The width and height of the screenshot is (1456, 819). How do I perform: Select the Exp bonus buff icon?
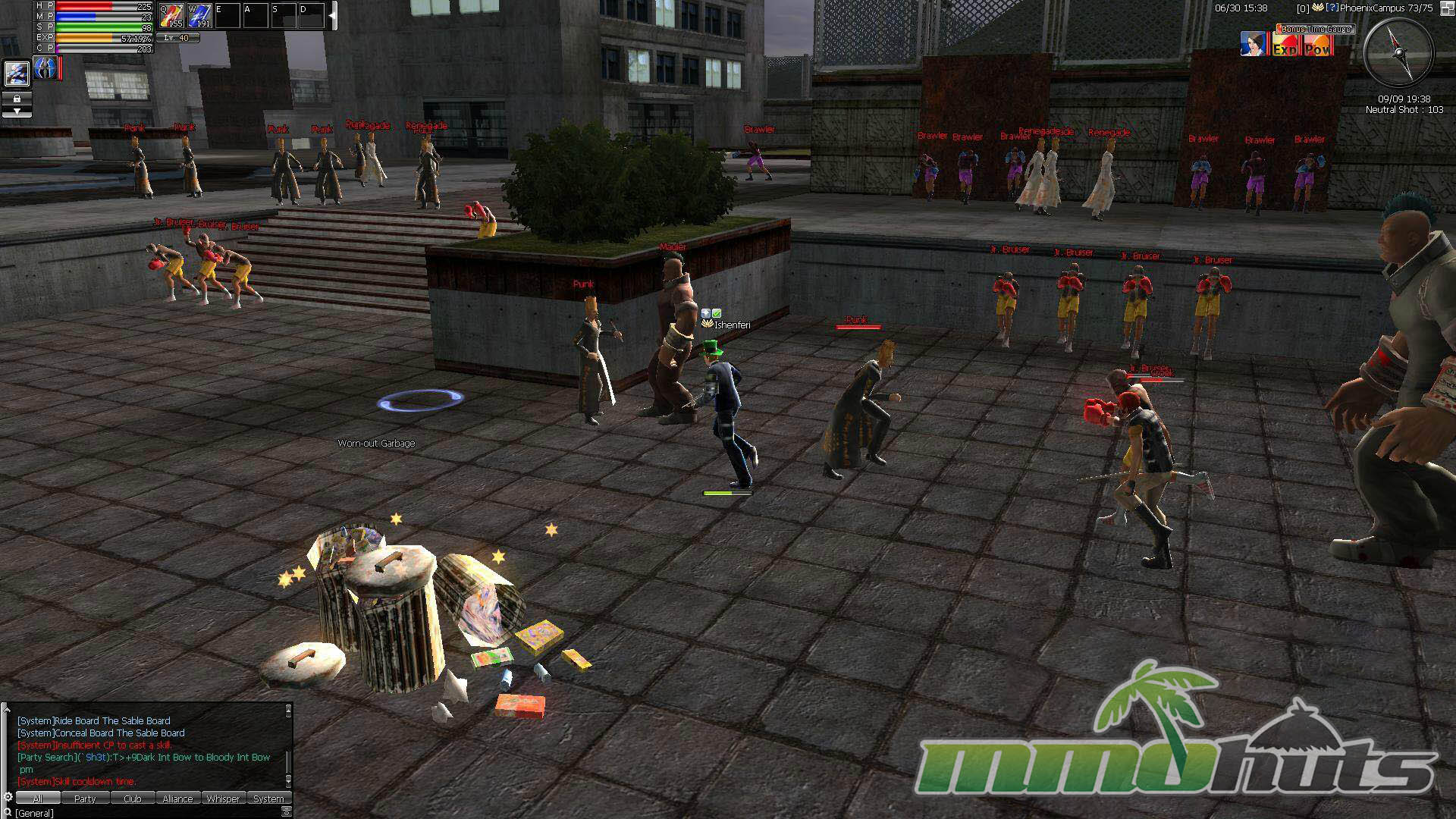click(1285, 47)
